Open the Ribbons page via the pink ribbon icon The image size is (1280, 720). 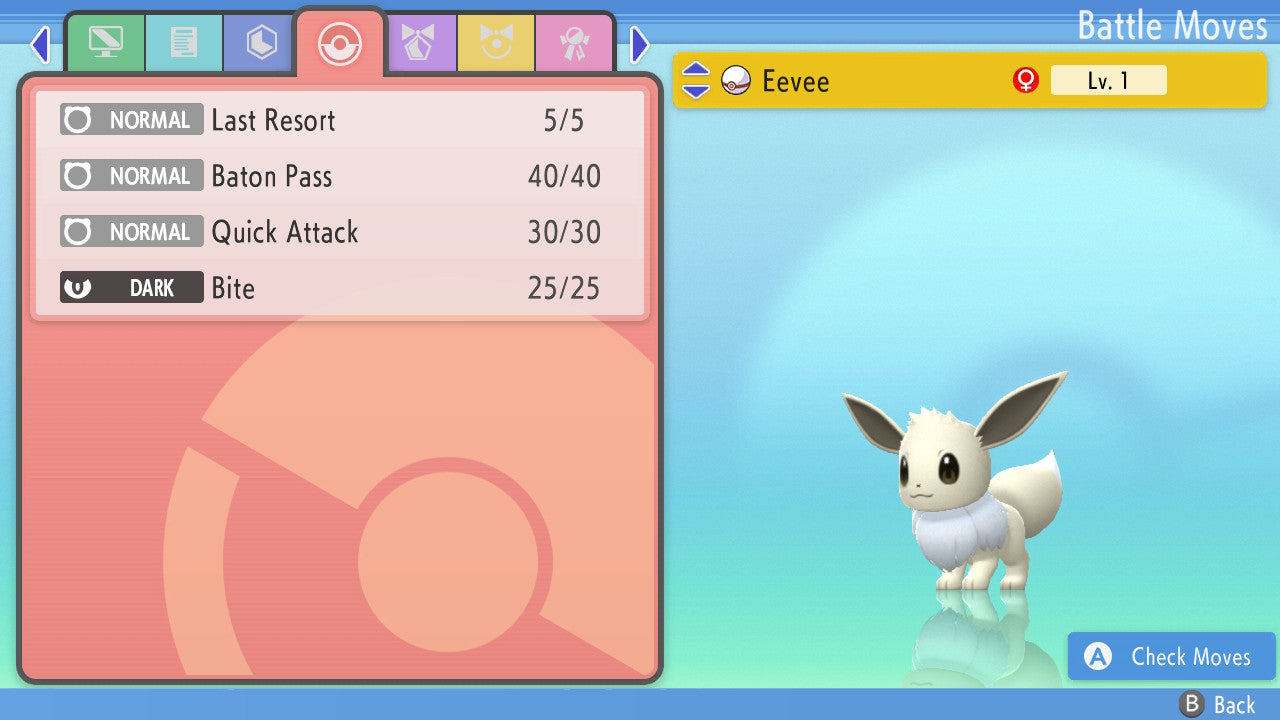coord(575,43)
